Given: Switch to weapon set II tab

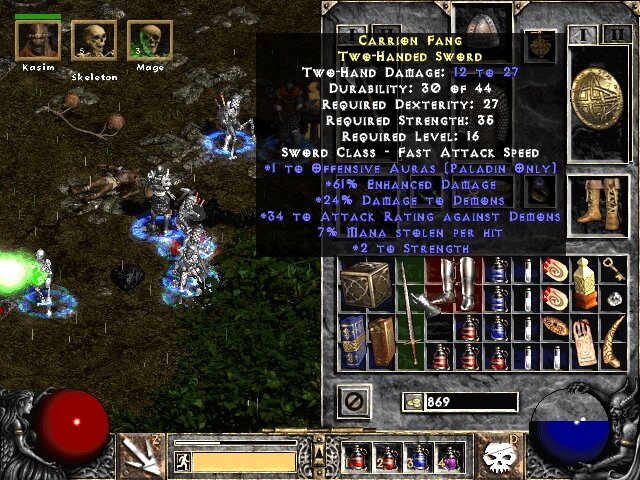Looking at the screenshot, I should pyautogui.click(x=612, y=34).
